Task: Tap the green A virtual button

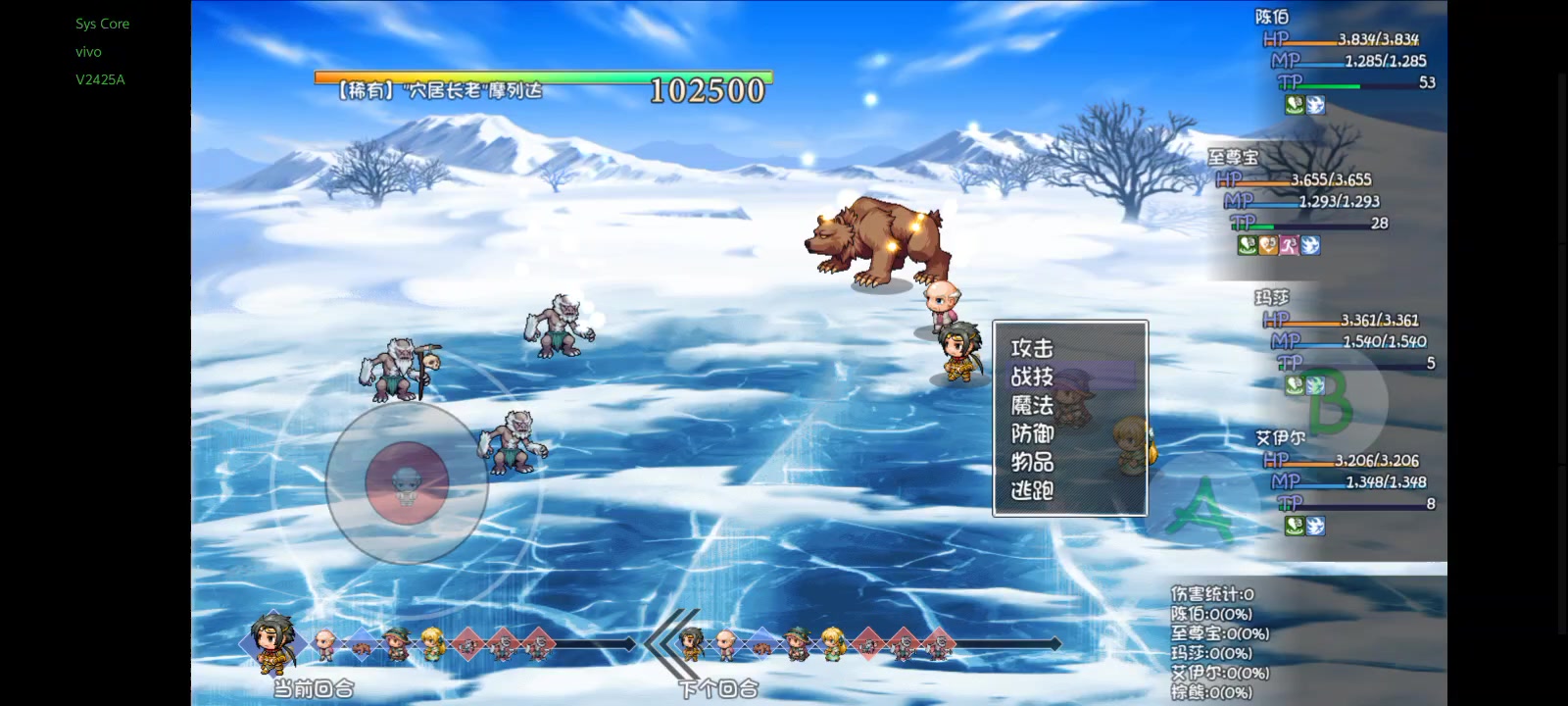Action: point(1204,507)
